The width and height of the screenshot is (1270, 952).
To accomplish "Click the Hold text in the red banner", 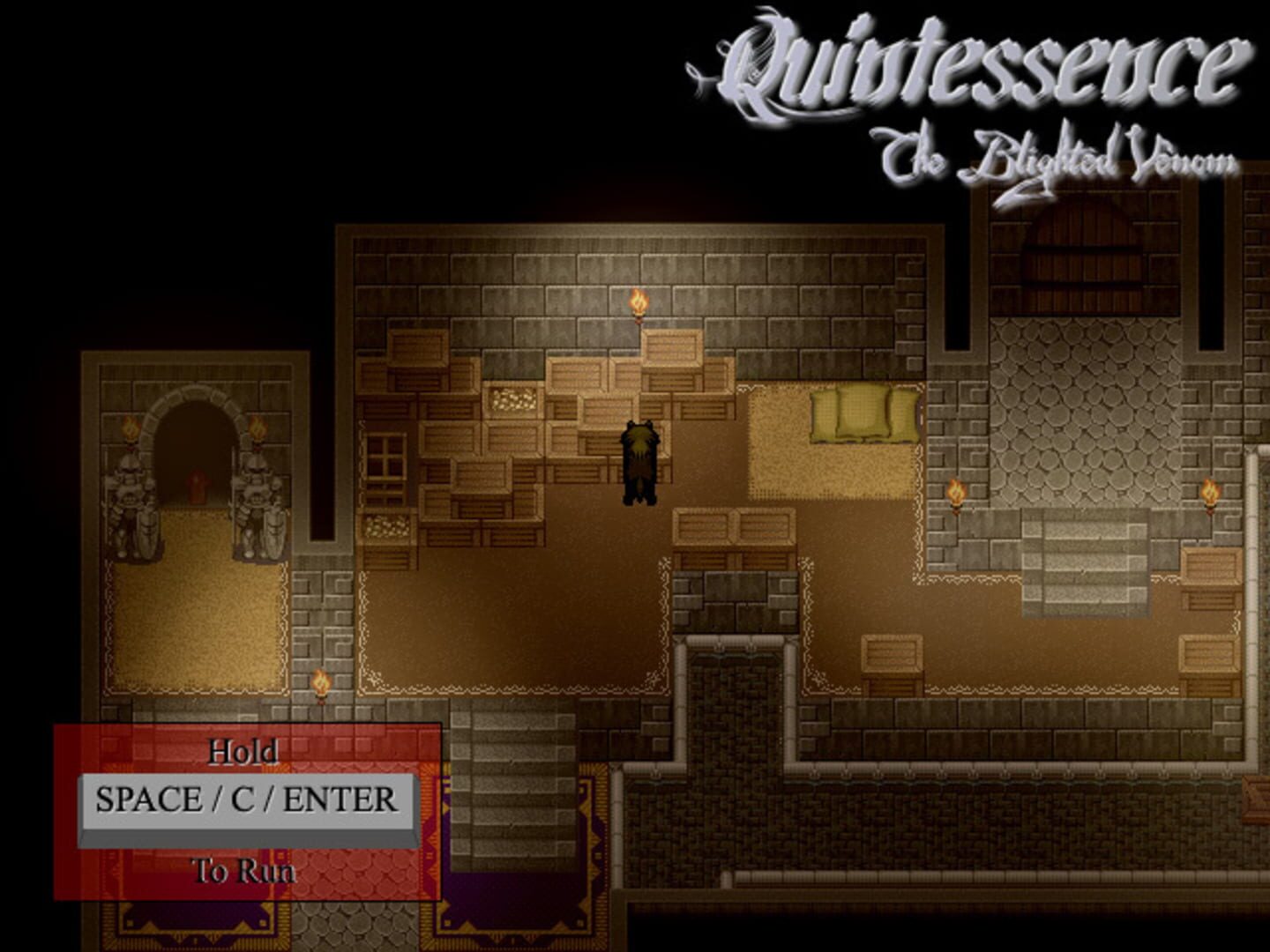I will pyautogui.click(x=243, y=752).
